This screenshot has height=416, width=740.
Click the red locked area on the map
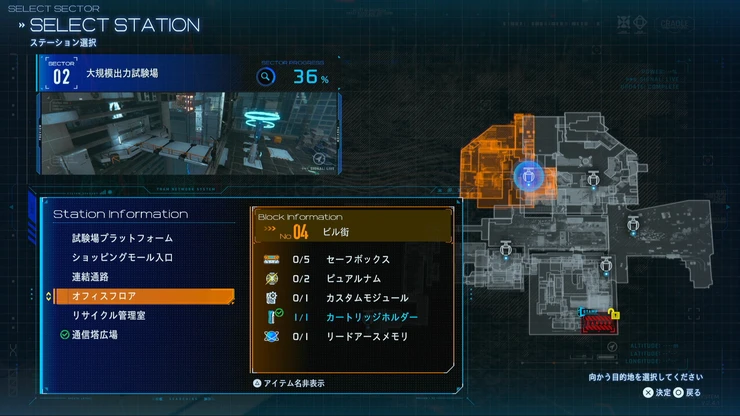(x=597, y=322)
